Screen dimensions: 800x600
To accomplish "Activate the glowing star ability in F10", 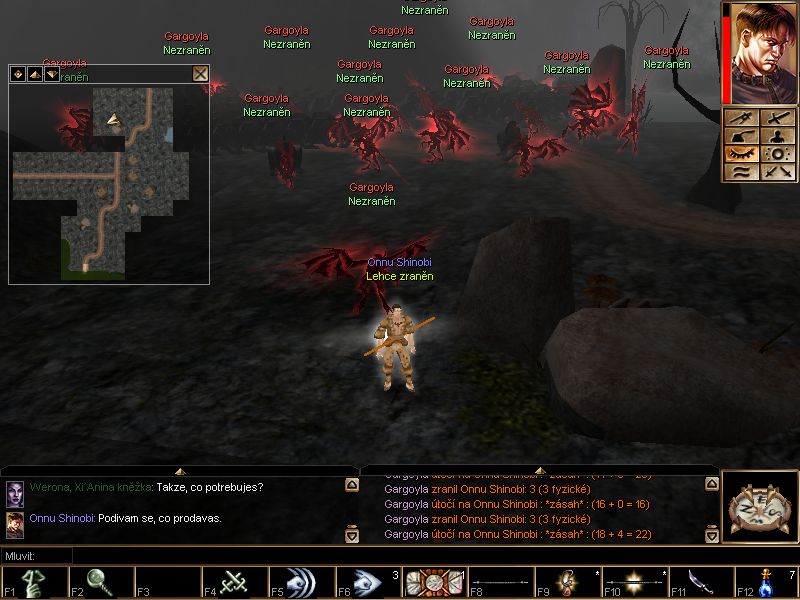I will (x=634, y=582).
